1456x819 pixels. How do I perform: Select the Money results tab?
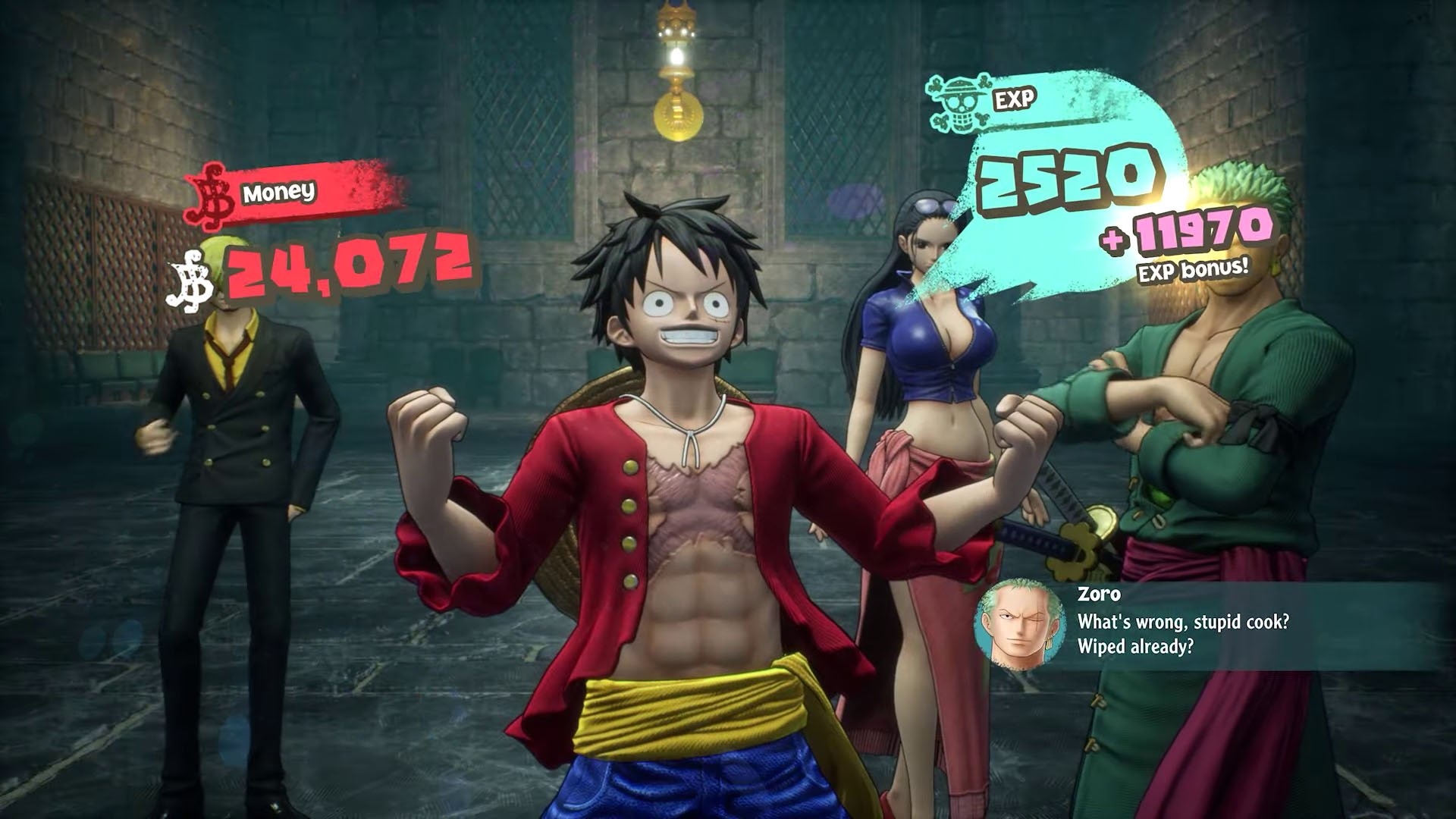coord(277,191)
